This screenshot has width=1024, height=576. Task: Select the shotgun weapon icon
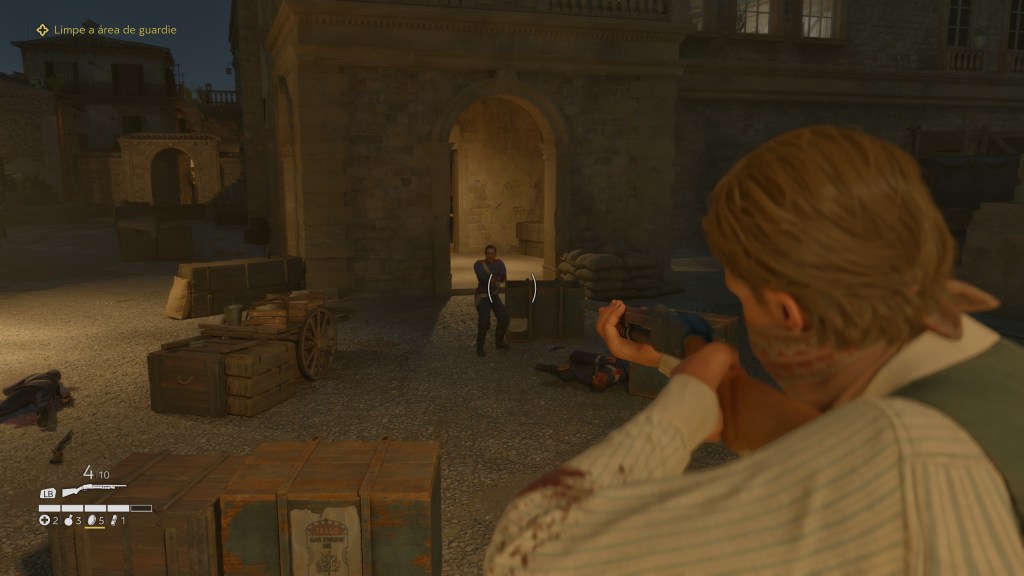tap(92, 491)
